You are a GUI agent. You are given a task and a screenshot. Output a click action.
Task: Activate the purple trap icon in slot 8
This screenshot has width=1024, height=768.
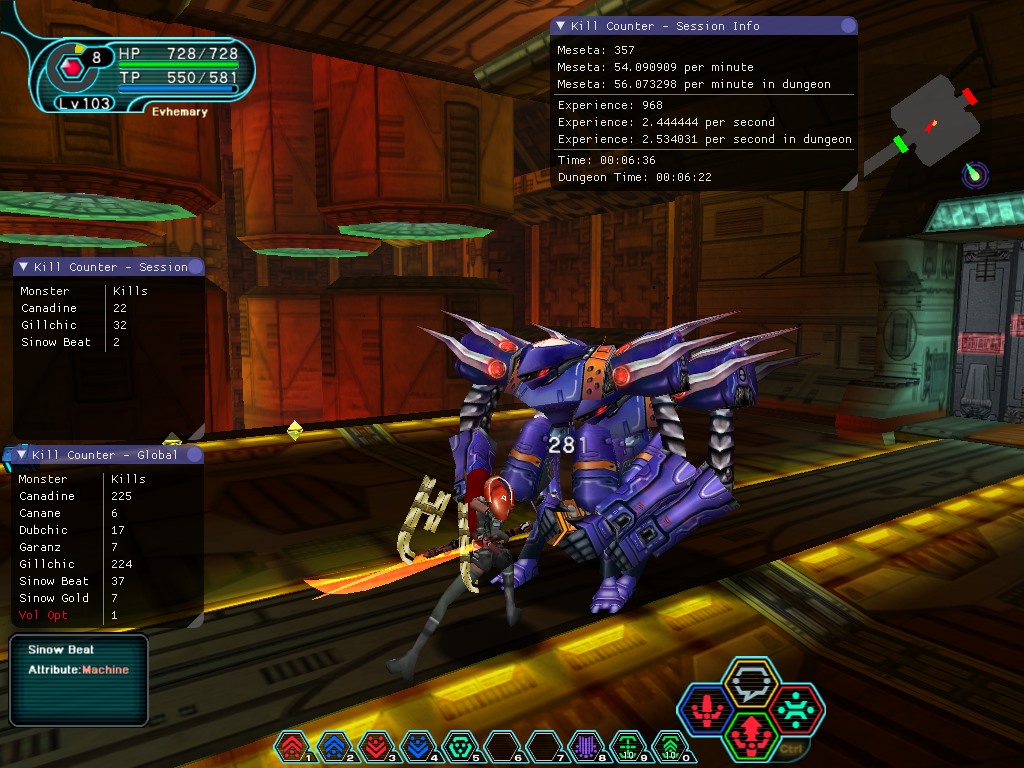pos(586,745)
